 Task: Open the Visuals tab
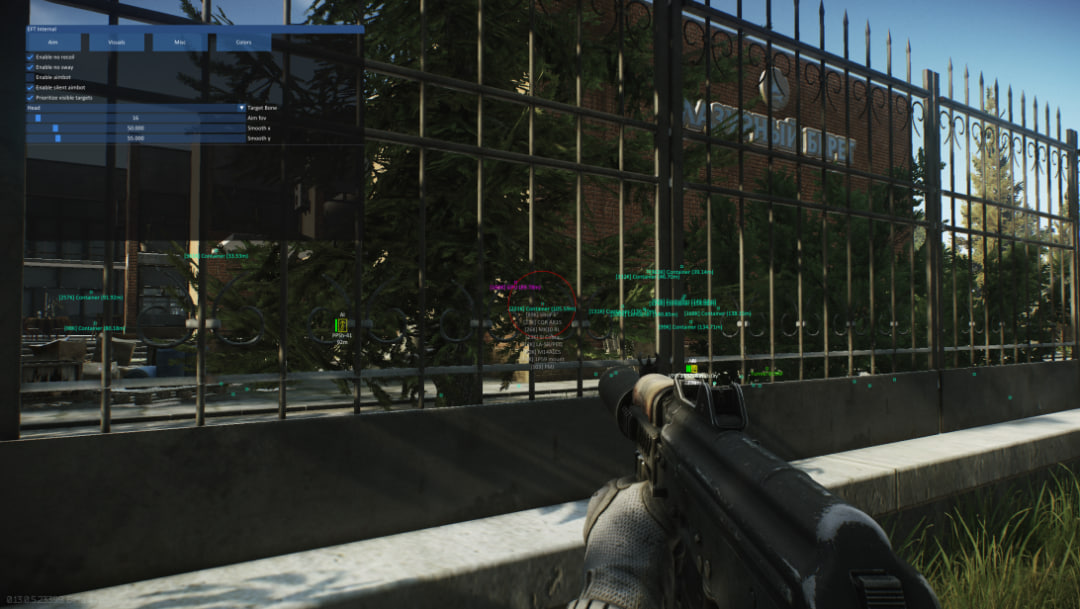click(x=117, y=43)
